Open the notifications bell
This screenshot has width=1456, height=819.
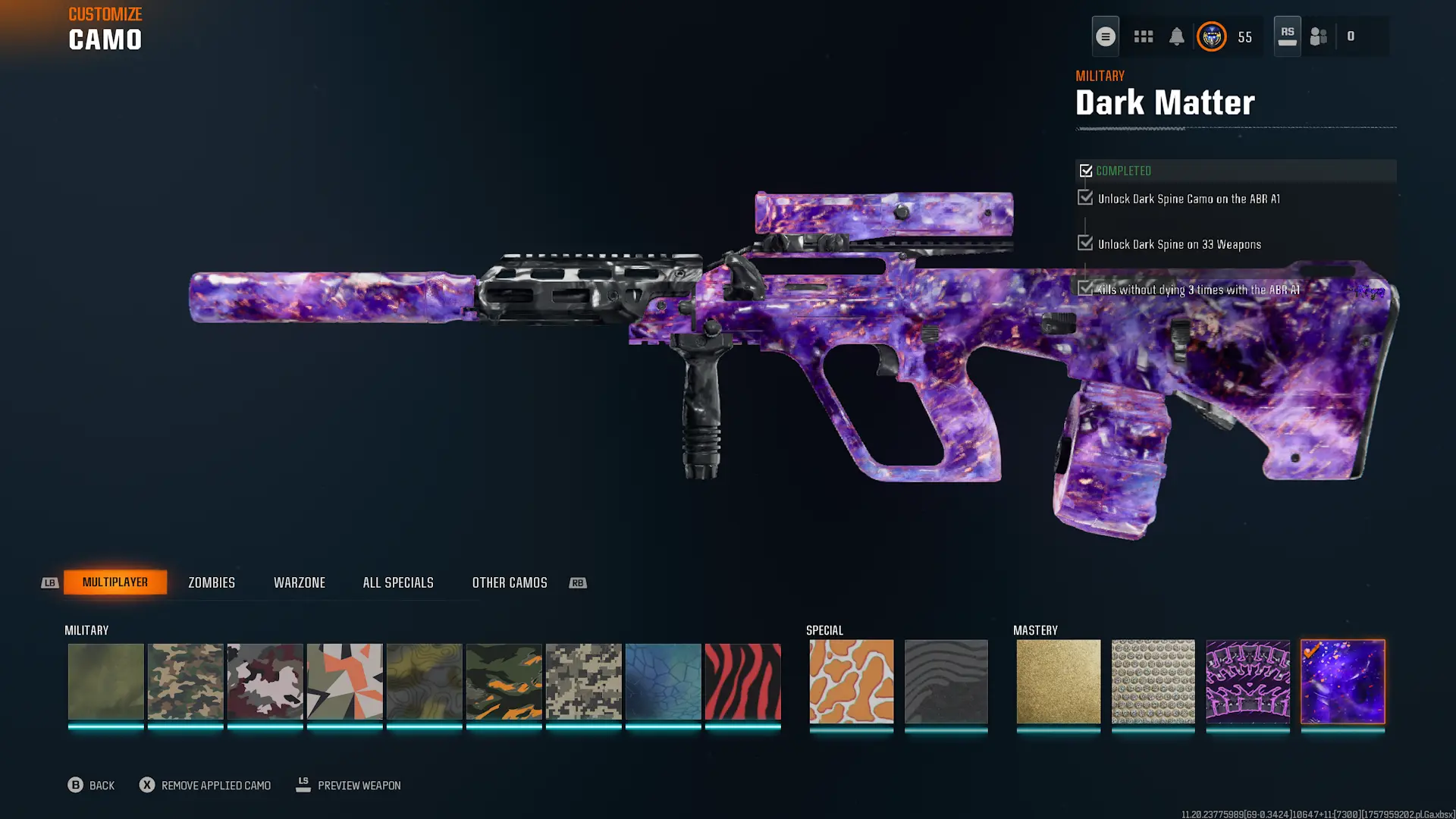(x=1176, y=36)
